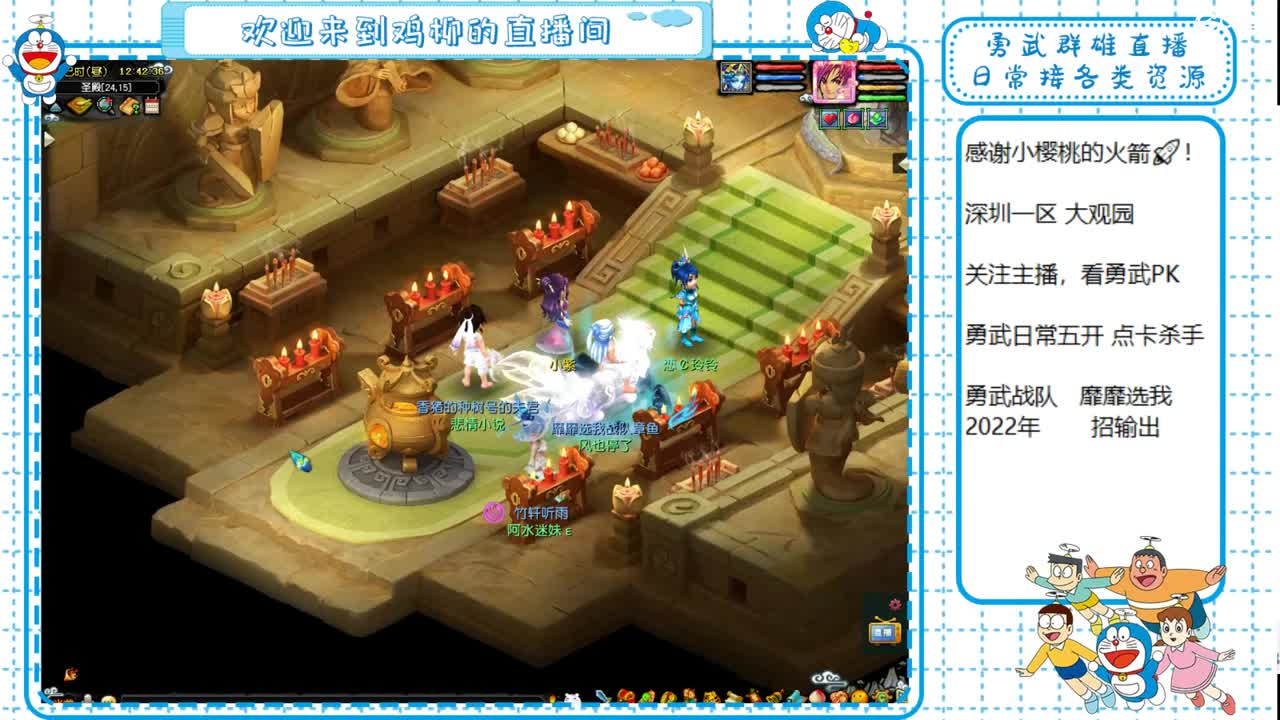Use the green hat item quick slot
The width and height of the screenshot is (1280, 720).
click(877, 119)
